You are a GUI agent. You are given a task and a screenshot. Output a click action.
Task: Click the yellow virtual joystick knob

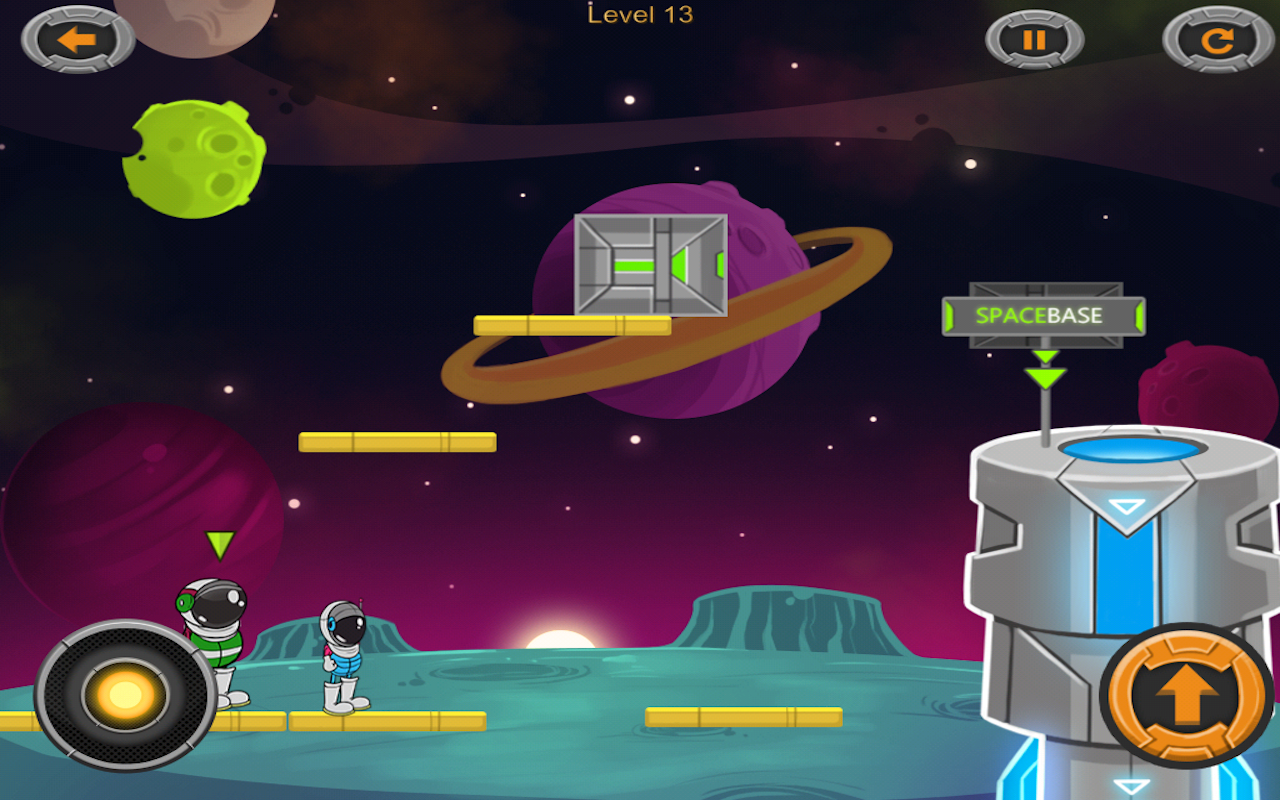click(x=126, y=694)
